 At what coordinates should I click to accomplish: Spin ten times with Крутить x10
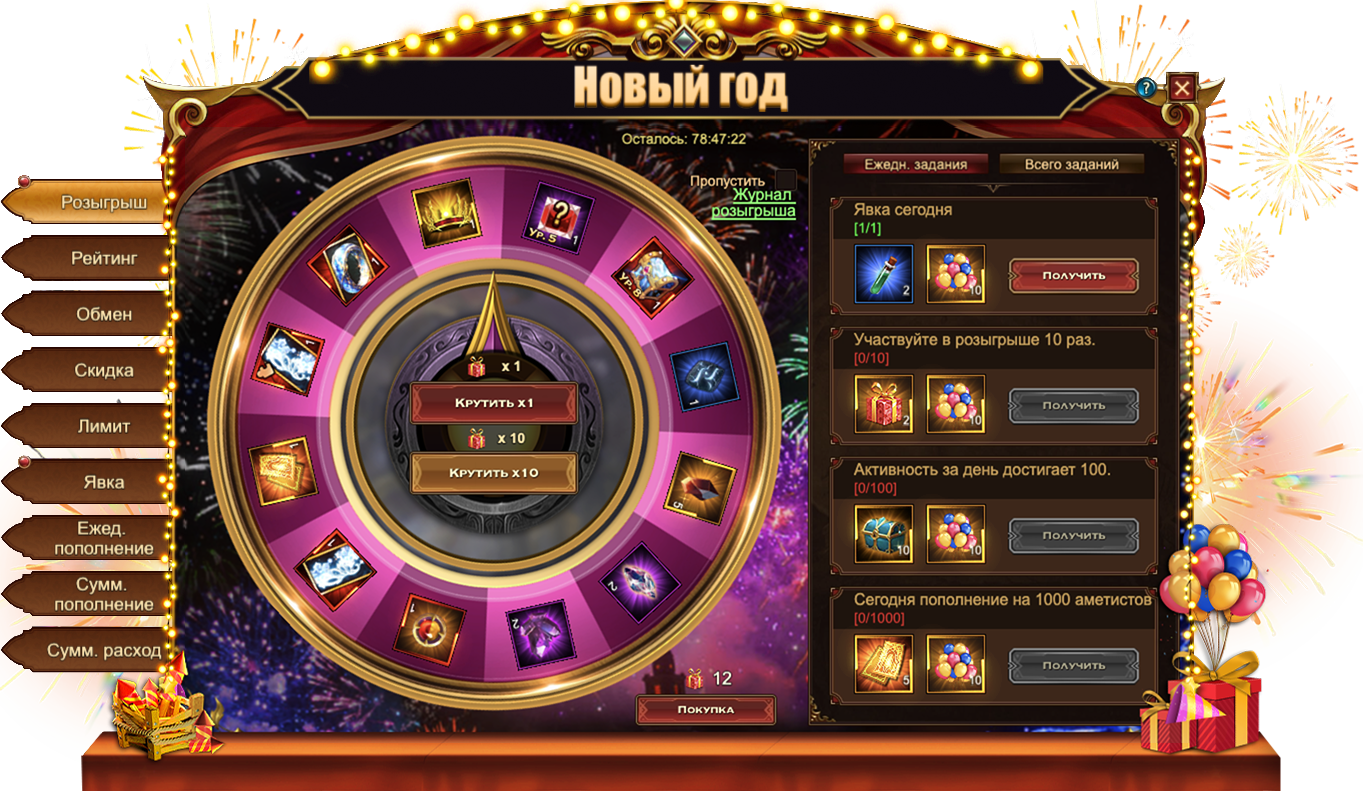(x=494, y=473)
